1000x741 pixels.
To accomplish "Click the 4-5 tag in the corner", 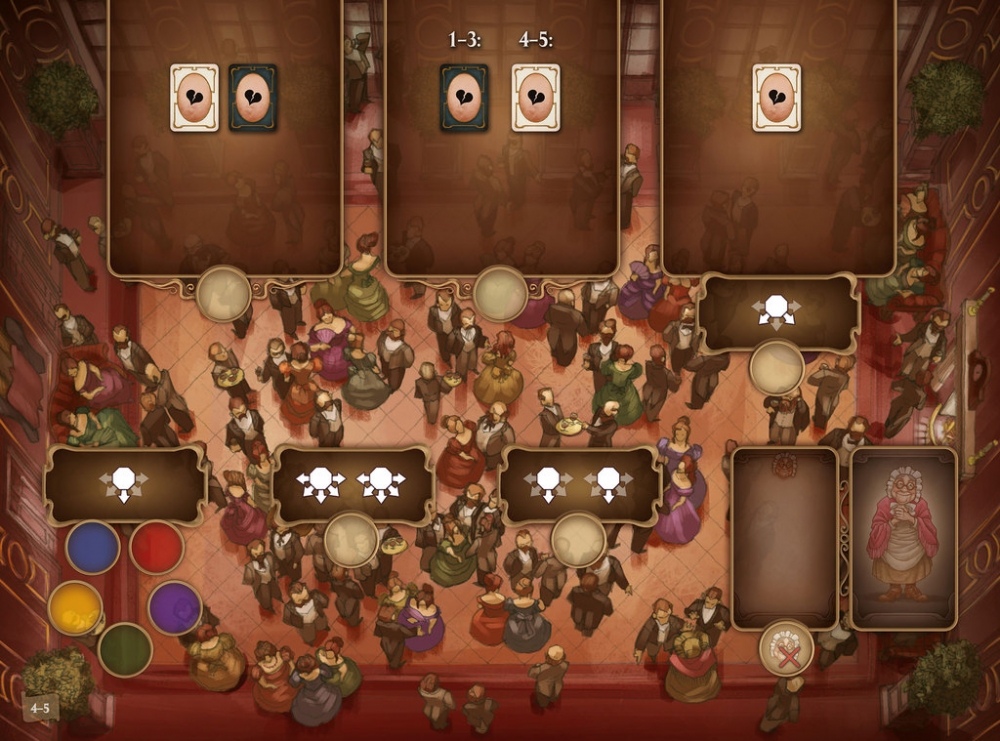I will click(40, 708).
